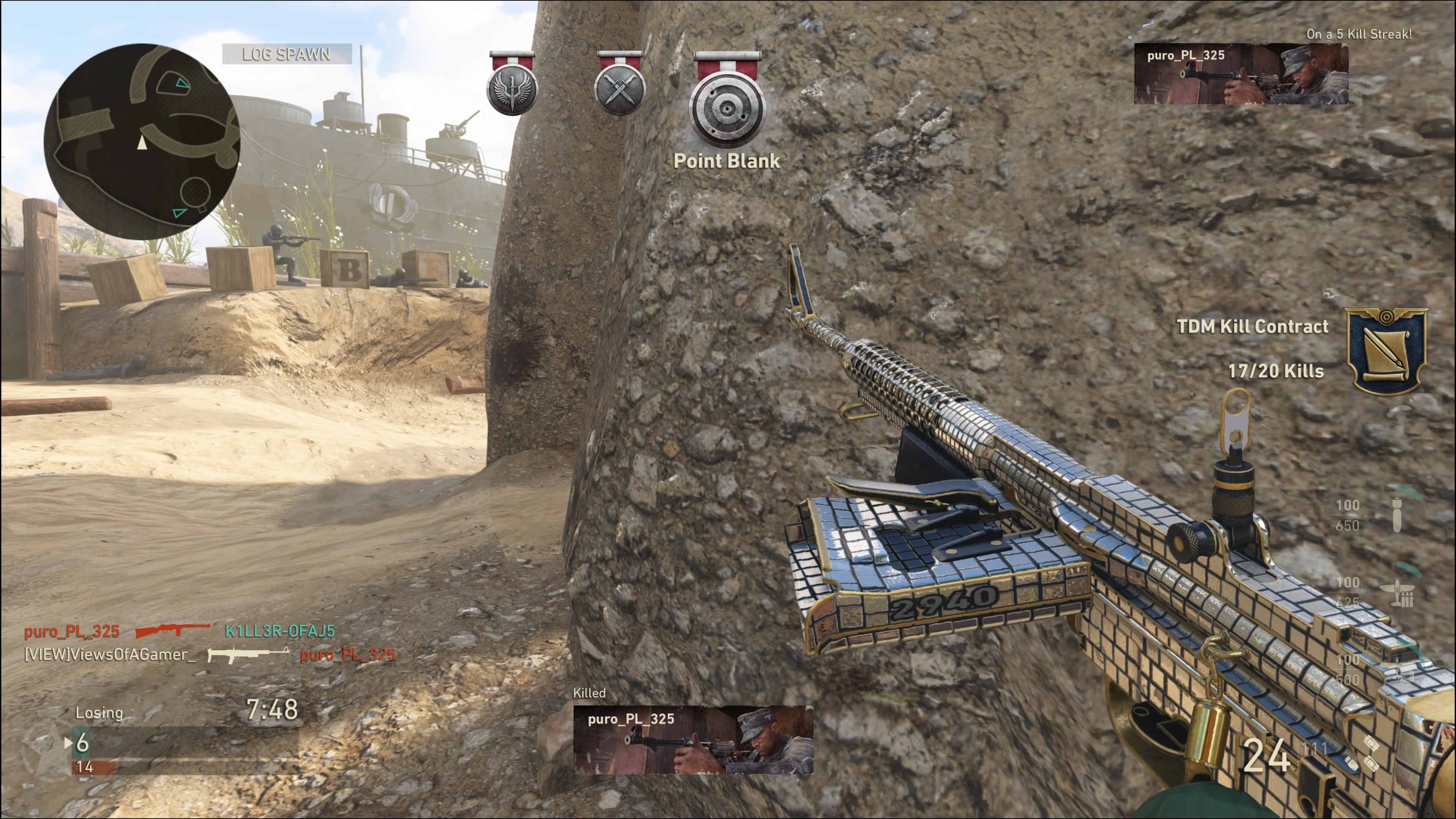Image resolution: width=1456 pixels, height=819 pixels.
Task: Click the K1LL3R-OFAJ5 name in kill feed
Action: coord(280,631)
